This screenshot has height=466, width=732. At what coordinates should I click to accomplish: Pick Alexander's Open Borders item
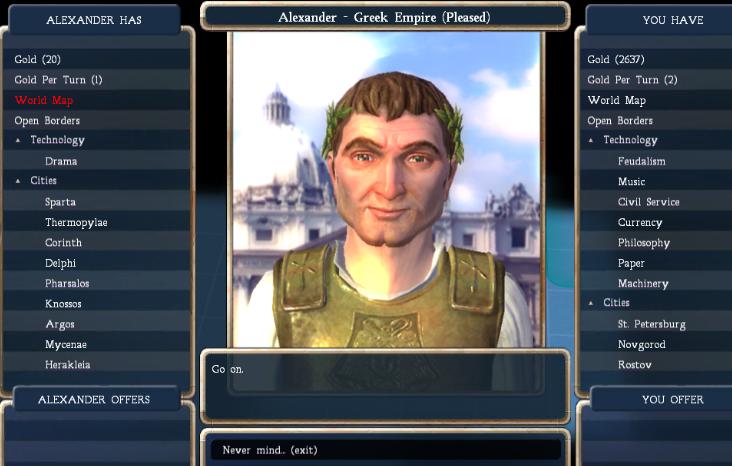click(x=47, y=121)
